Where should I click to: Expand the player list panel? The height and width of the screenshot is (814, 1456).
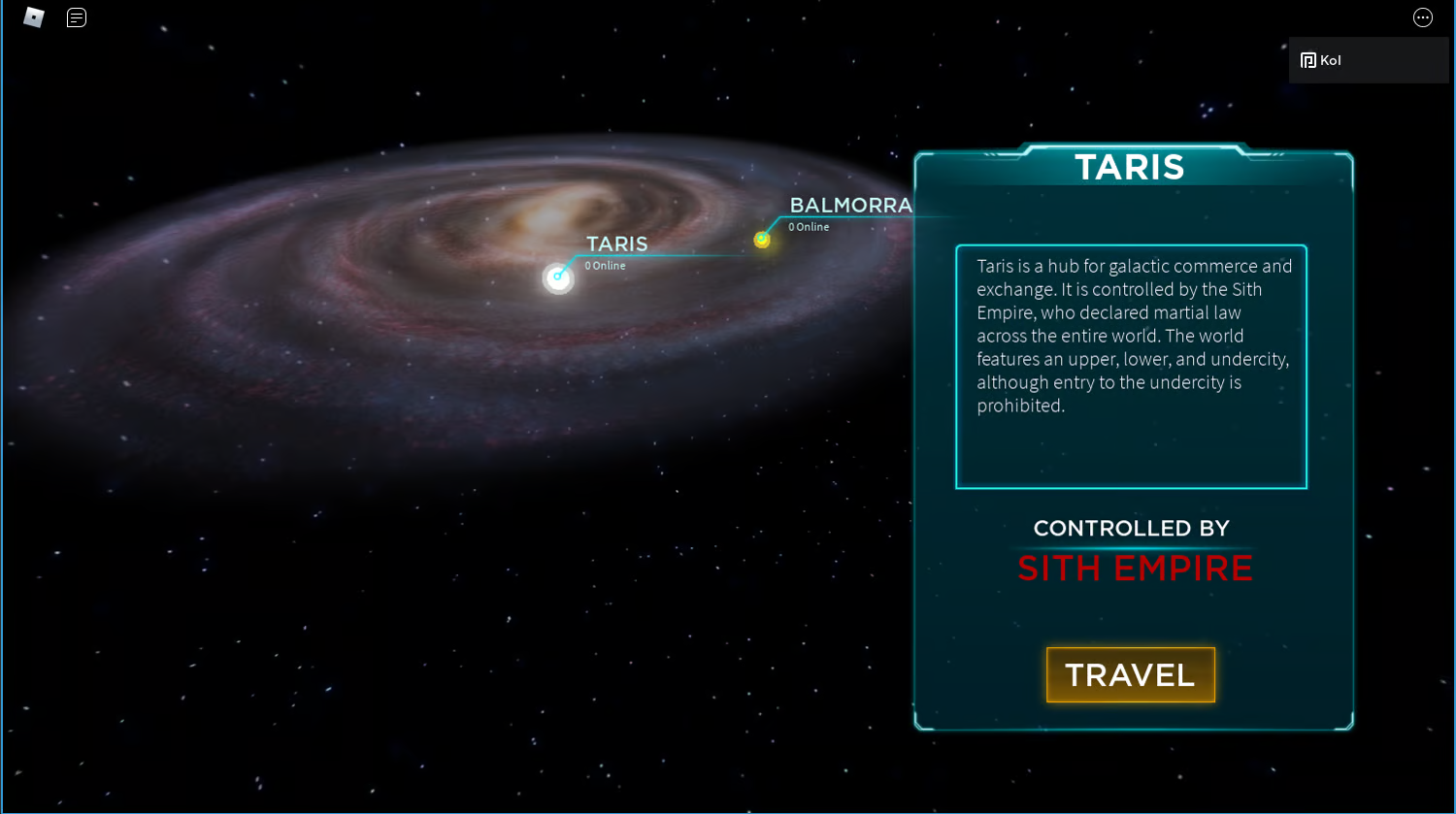coord(1369,59)
